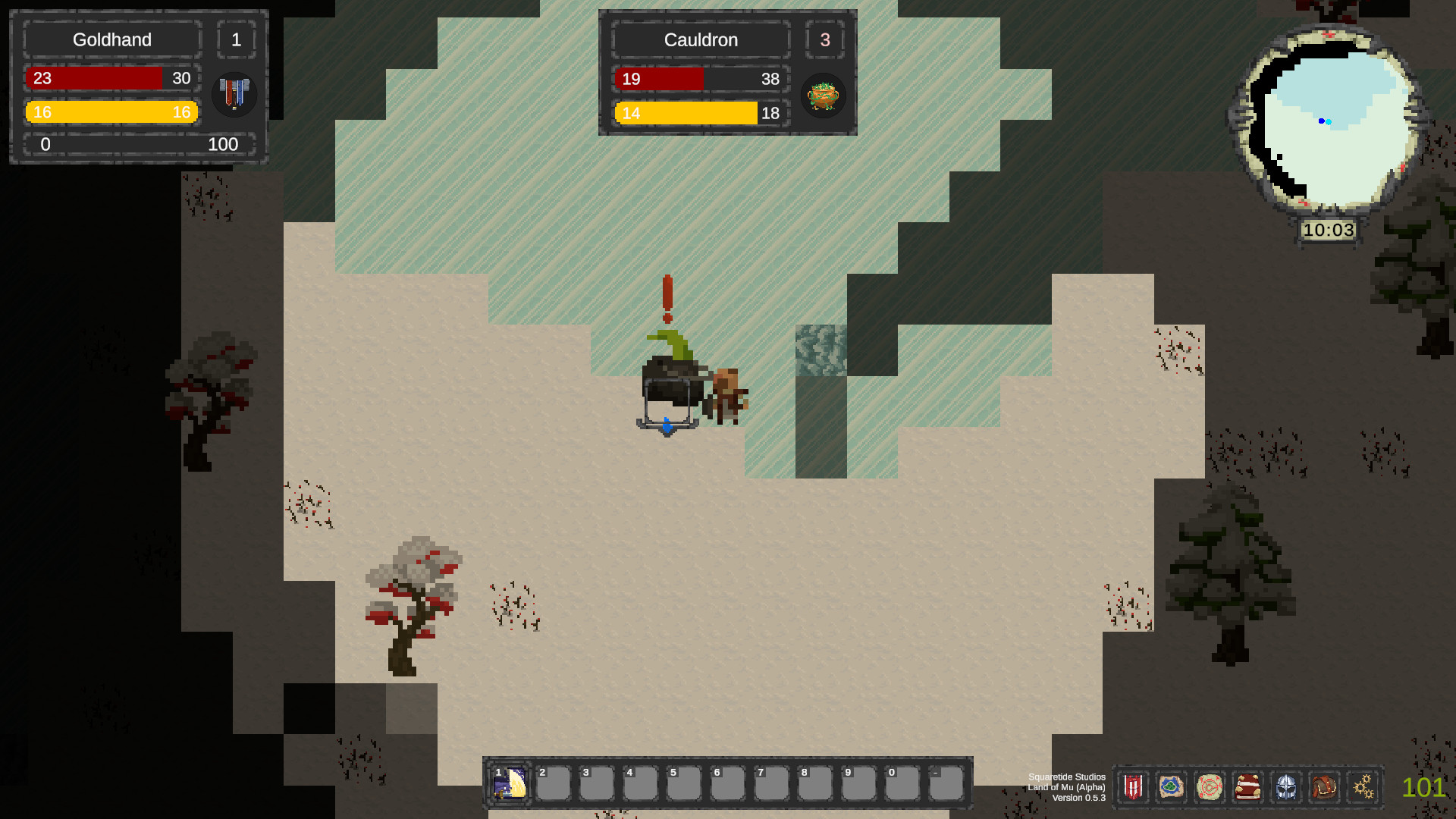Open the golden gears settings icon

[1363, 787]
